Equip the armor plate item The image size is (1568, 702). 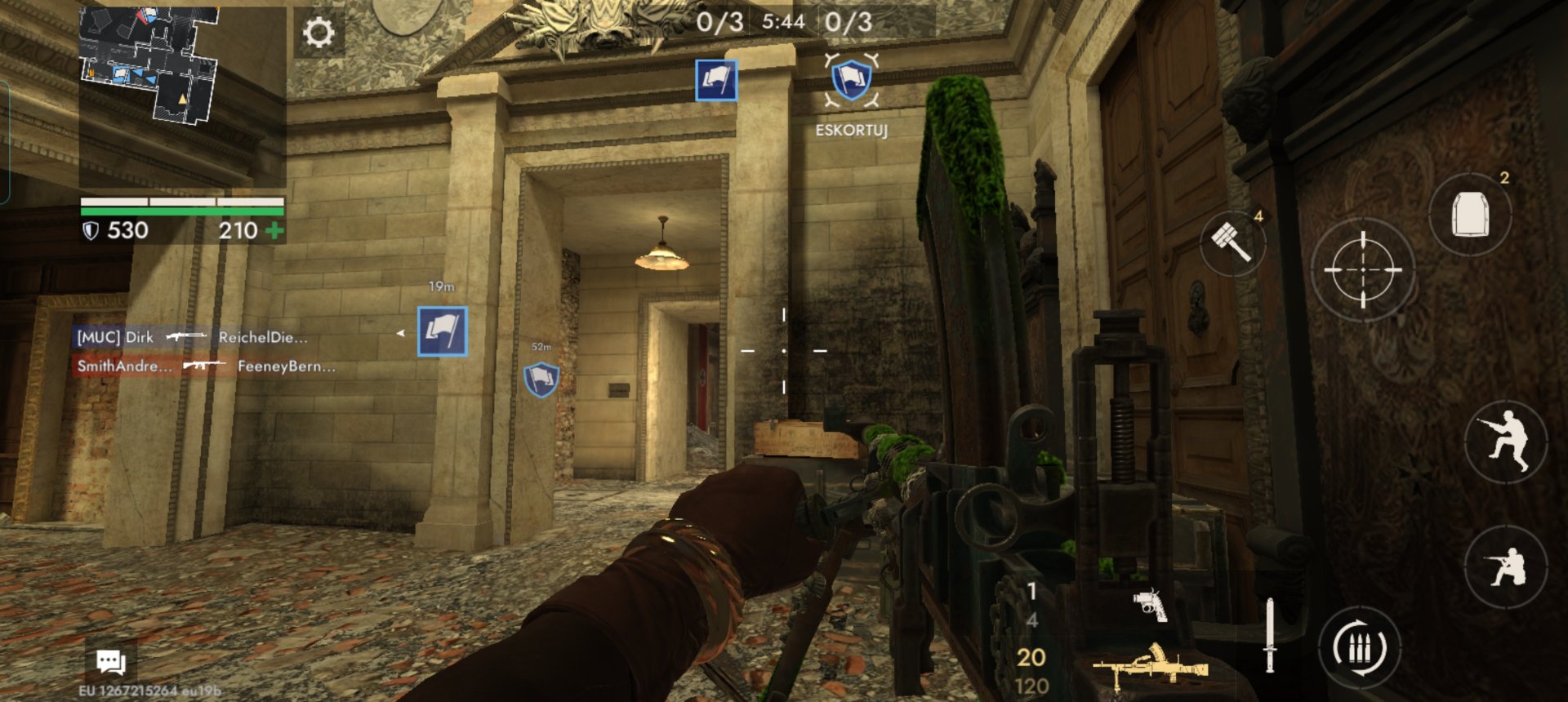1469,215
